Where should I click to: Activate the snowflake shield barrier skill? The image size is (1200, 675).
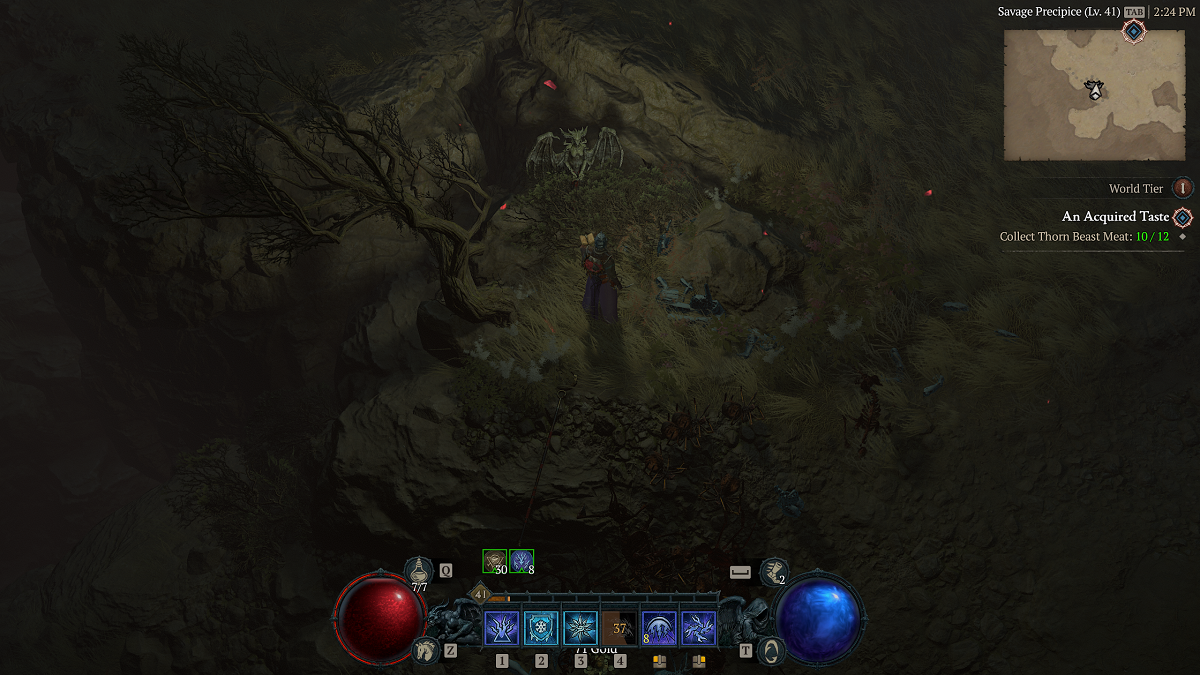click(x=541, y=629)
